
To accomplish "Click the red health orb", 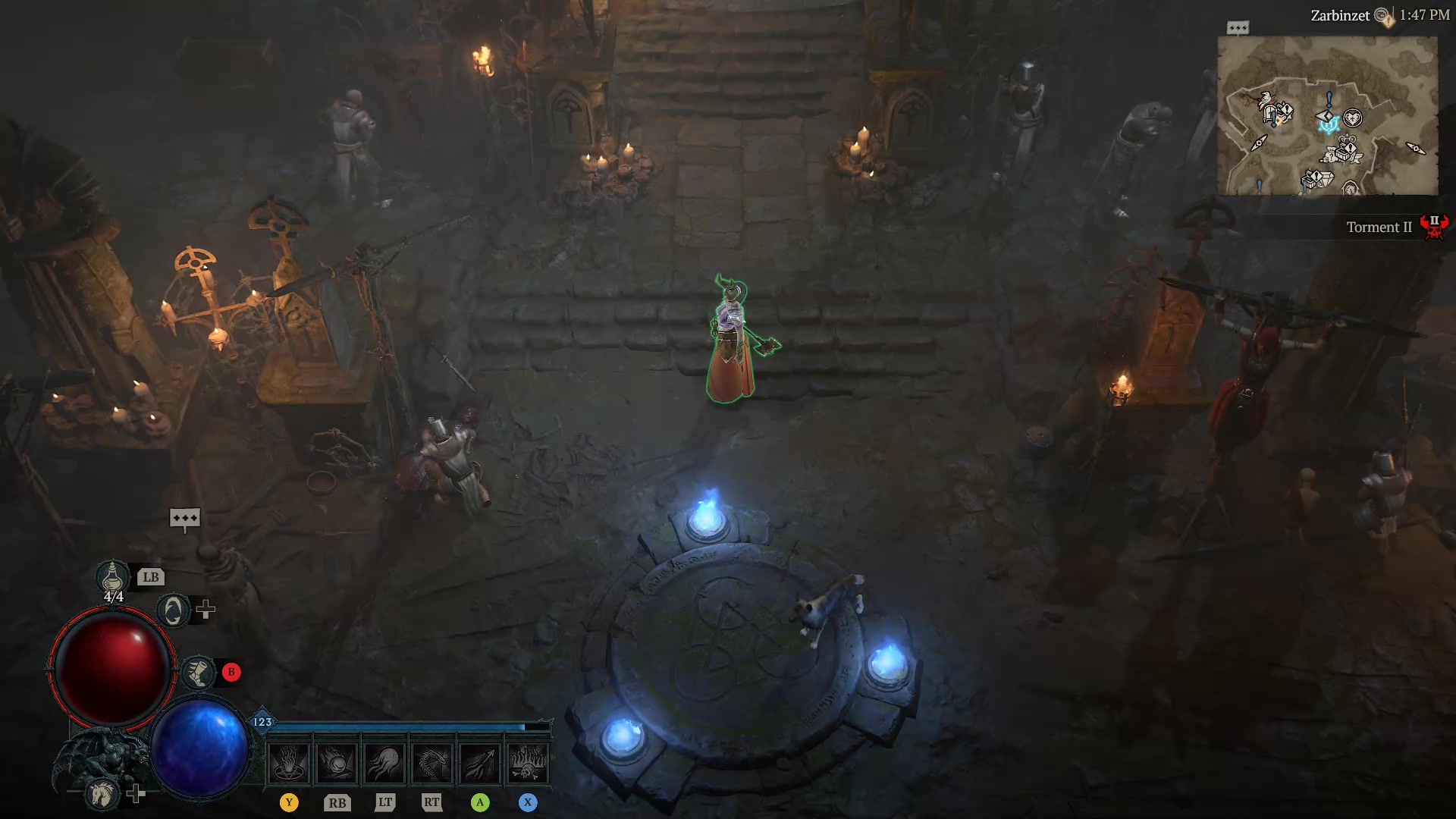I will [111, 666].
